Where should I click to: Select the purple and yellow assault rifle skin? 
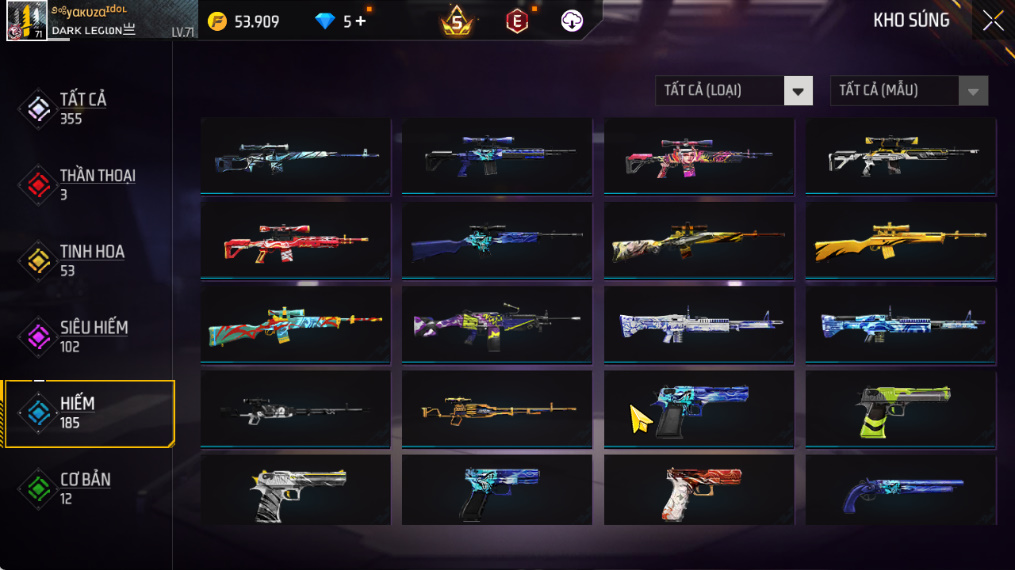[x=496, y=326]
